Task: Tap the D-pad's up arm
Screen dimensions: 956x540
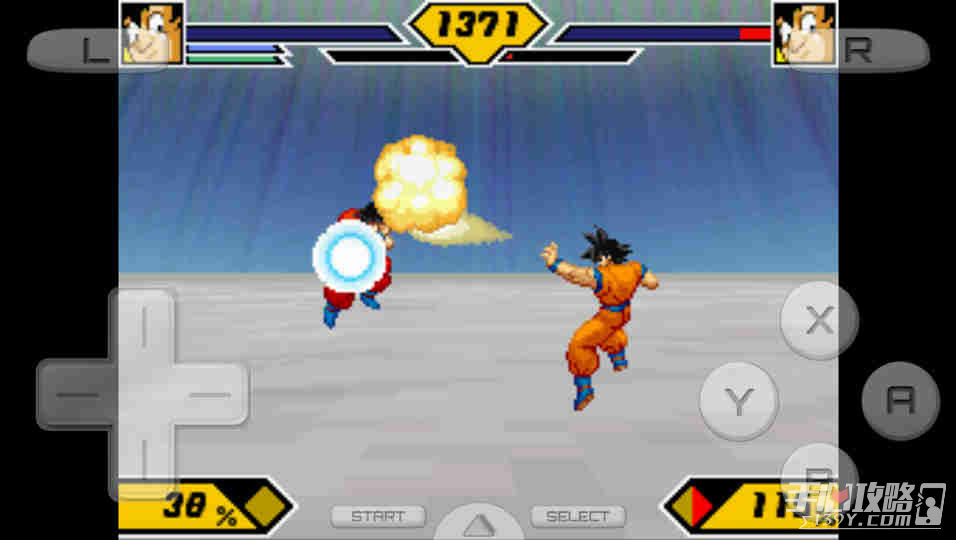Action: coord(143,326)
